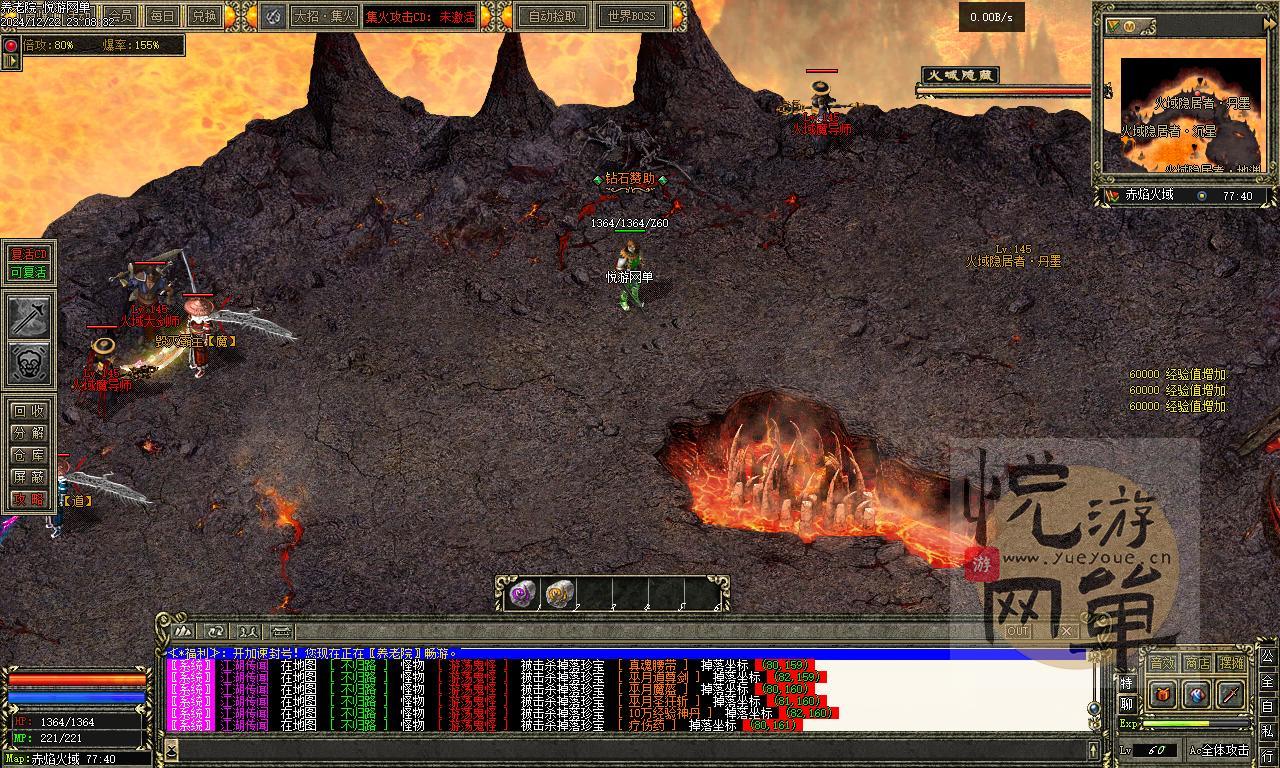The height and width of the screenshot is (768, 1280).
Task: Use the purple swirl item in hotbar
Action: click(523, 594)
